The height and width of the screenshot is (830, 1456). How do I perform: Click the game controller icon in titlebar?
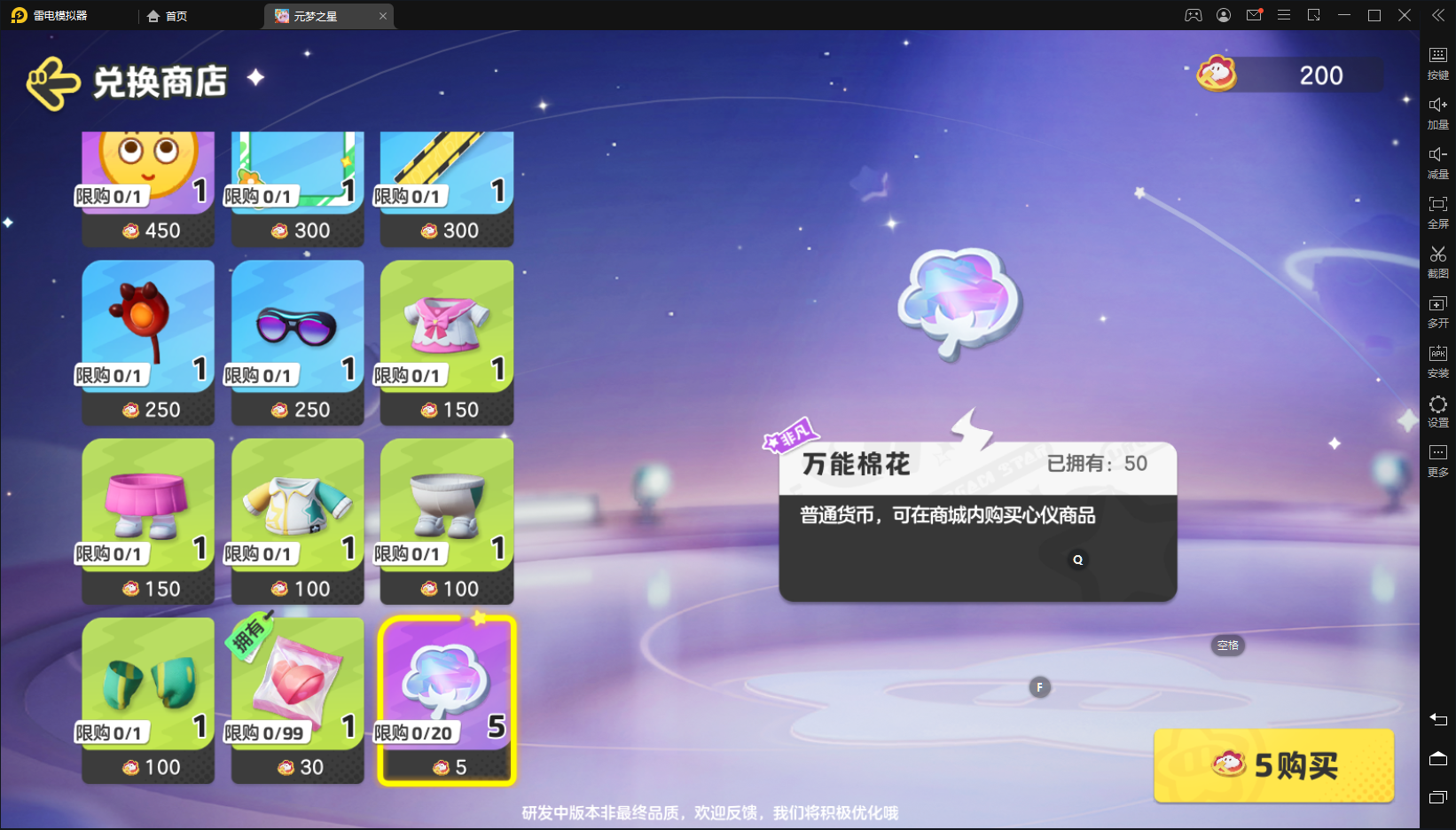point(1194,15)
